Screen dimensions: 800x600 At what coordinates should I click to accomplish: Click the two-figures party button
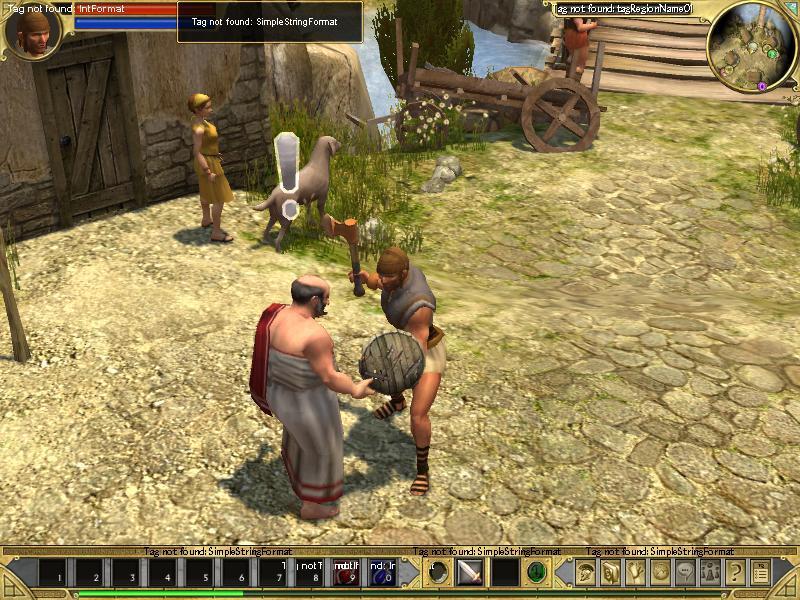pyautogui.click(x=711, y=573)
